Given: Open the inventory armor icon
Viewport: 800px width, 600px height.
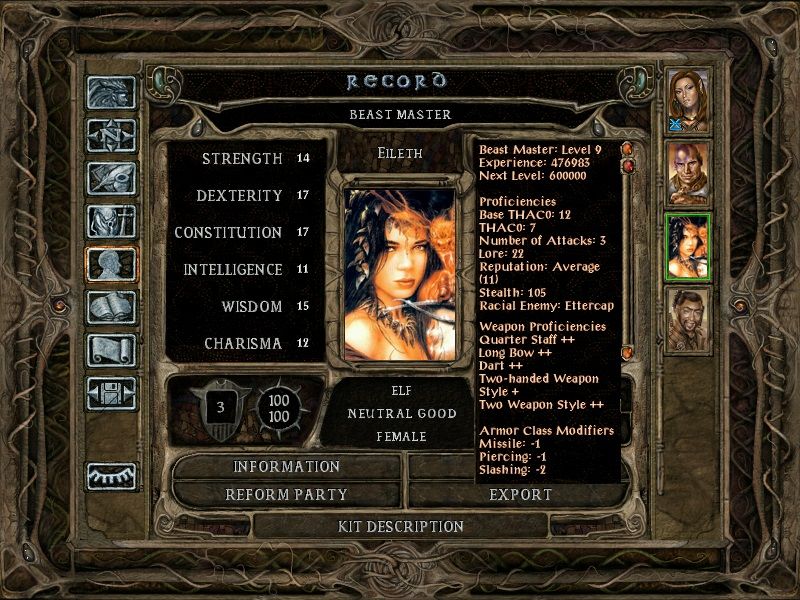Looking at the screenshot, I should coord(110,221).
